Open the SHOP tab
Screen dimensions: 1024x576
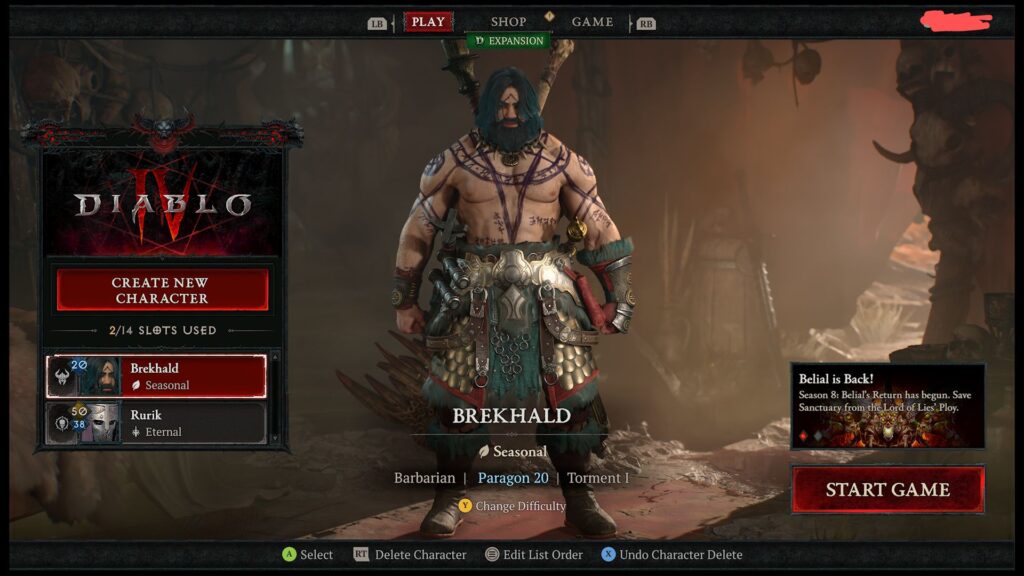508,22
